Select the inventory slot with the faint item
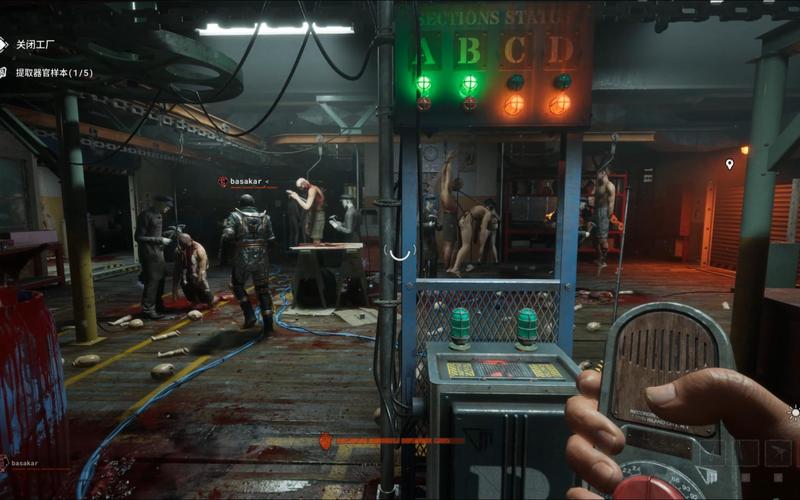 coord(778,453)
